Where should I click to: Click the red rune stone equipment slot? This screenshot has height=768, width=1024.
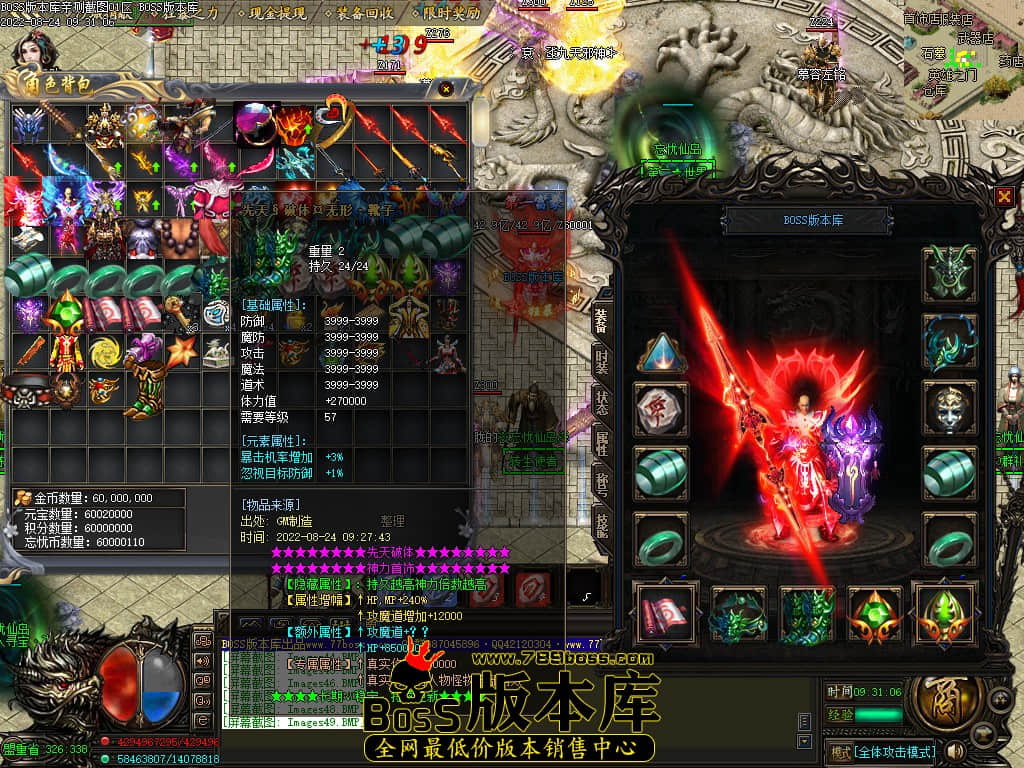tap(661, 408)
